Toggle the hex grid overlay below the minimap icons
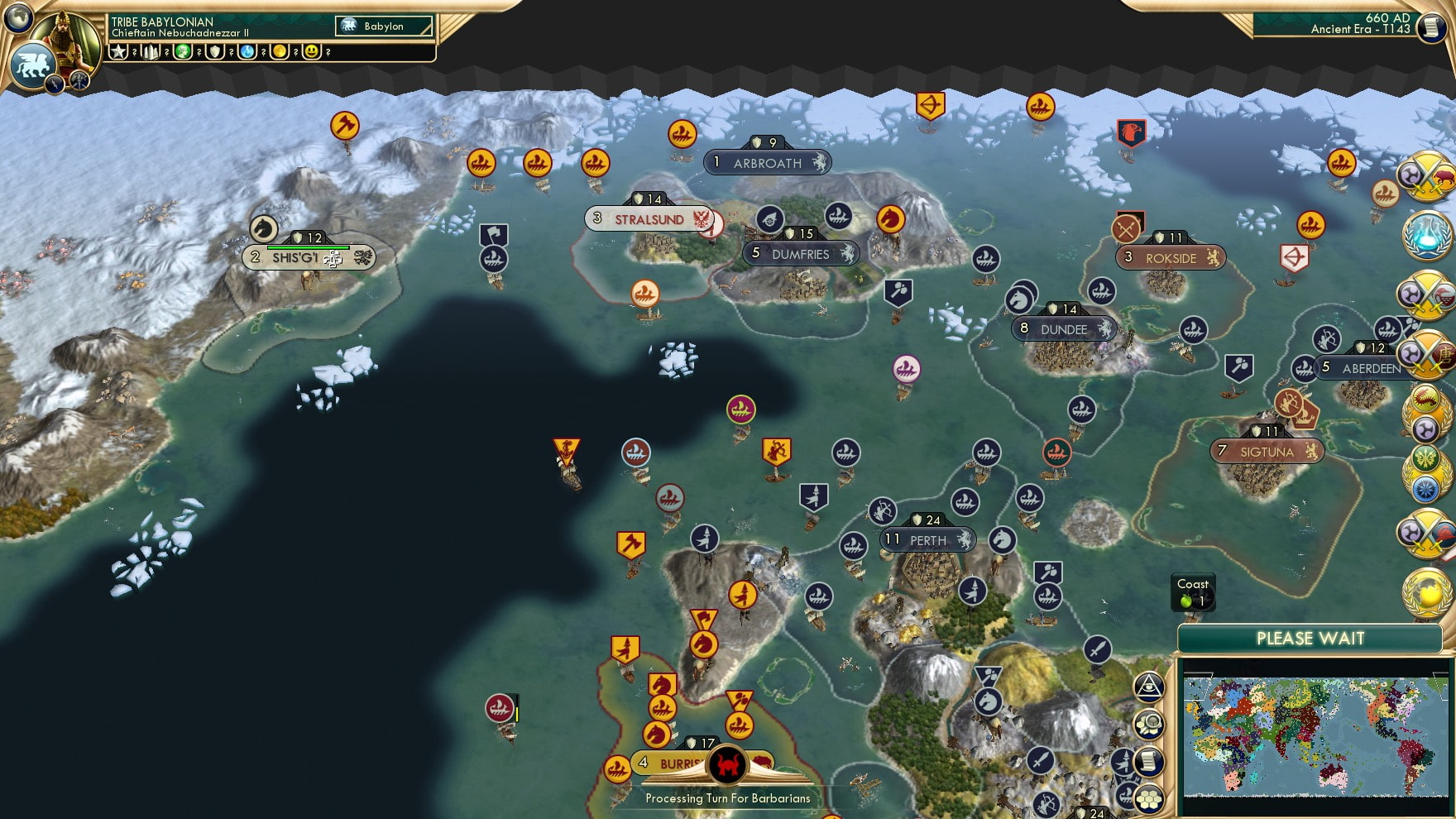Viewport: 1456px width, 819px height. pos(1151,800)
